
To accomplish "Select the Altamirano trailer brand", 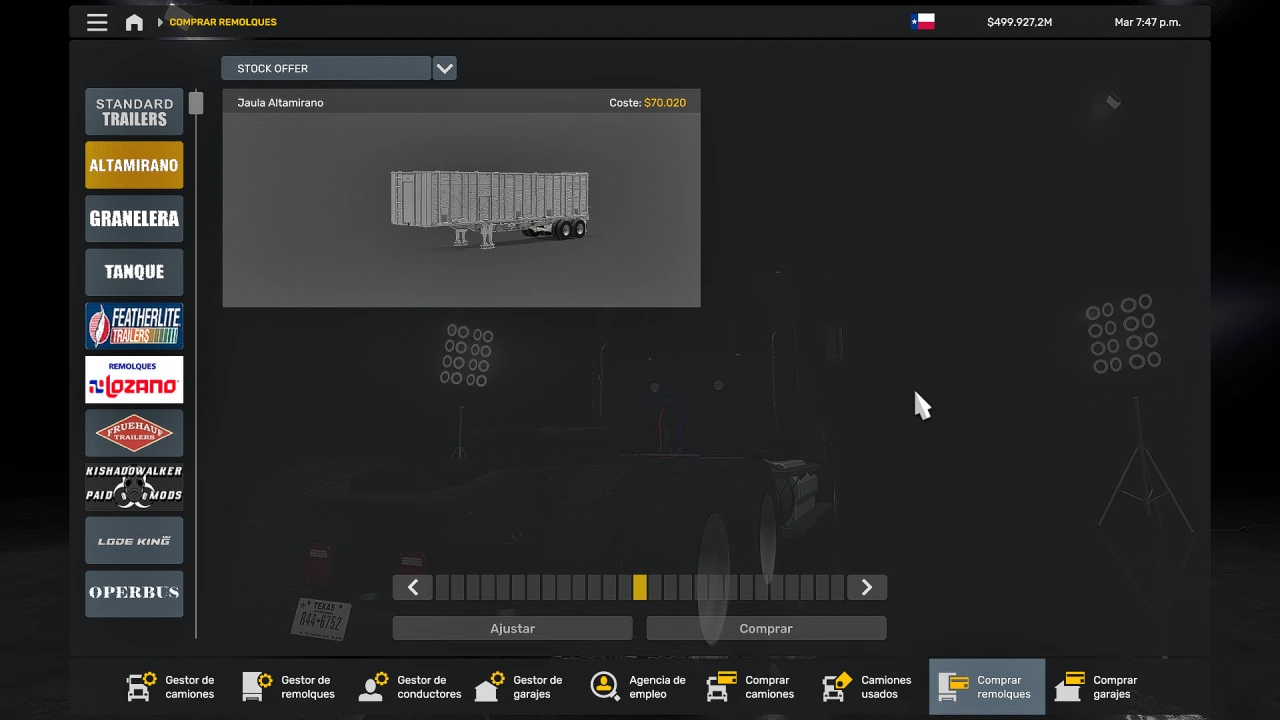I will [134, 165].
